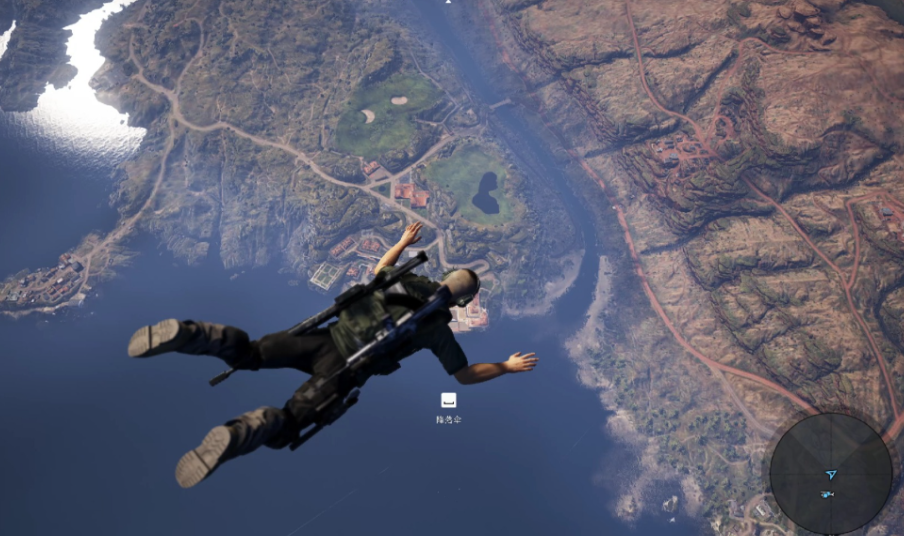Select the blue helicopter marker on minimap
This screenshot has width=904, height=536.
[827, 494]
